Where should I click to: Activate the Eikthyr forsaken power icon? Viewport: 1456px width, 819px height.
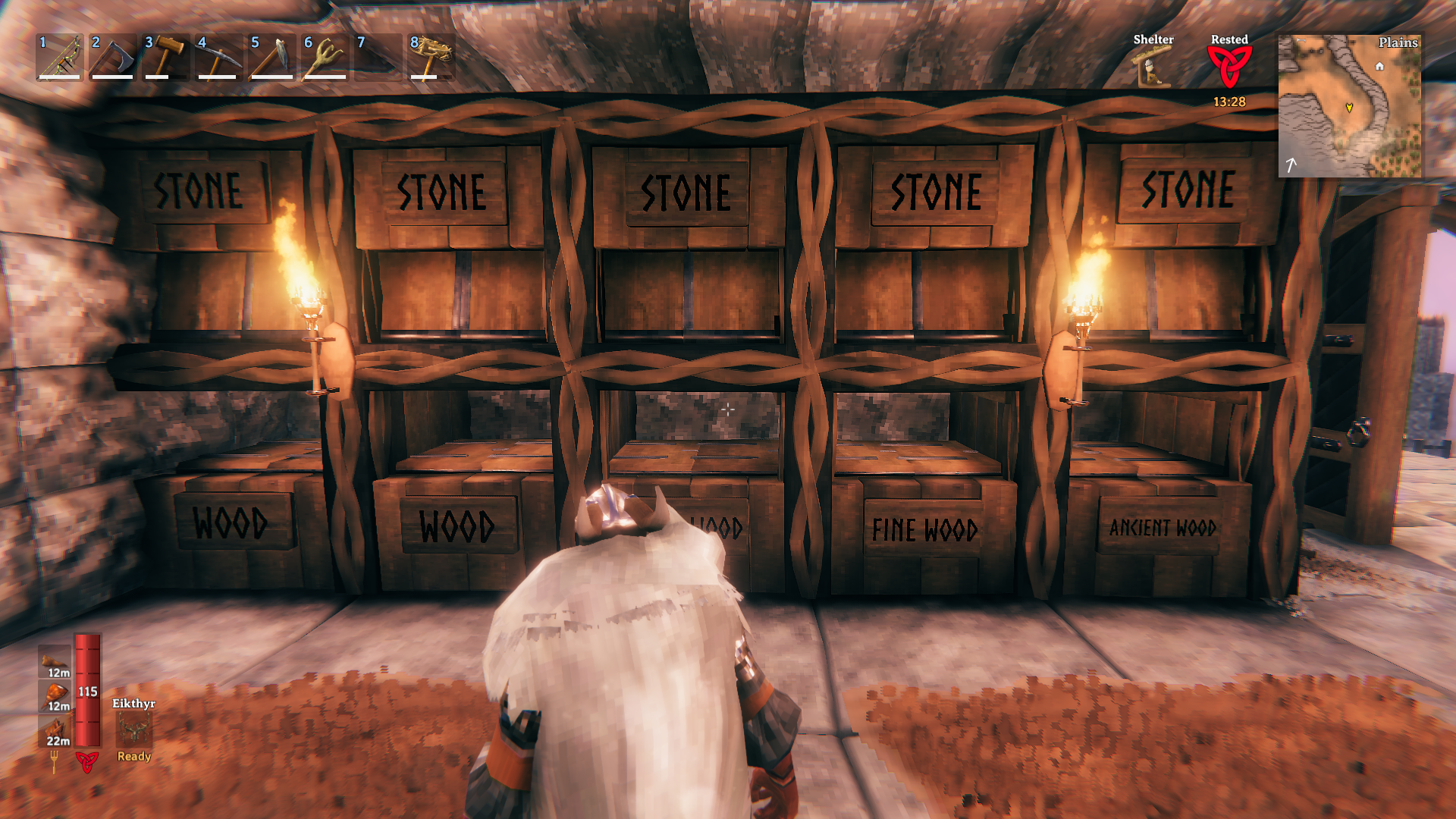click(134, 730)
